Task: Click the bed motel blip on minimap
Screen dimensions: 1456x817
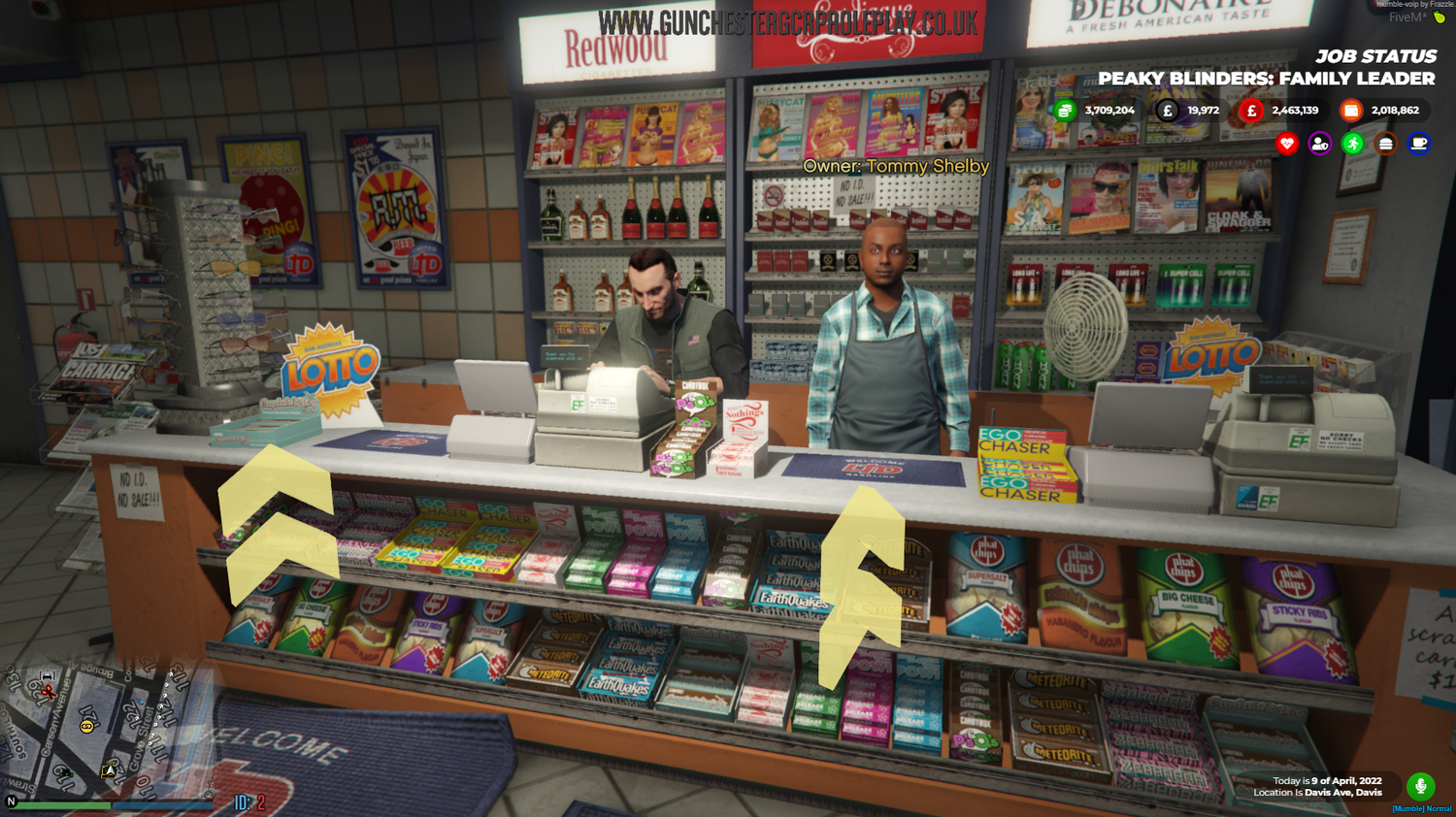Action: [x=47, y=675]
